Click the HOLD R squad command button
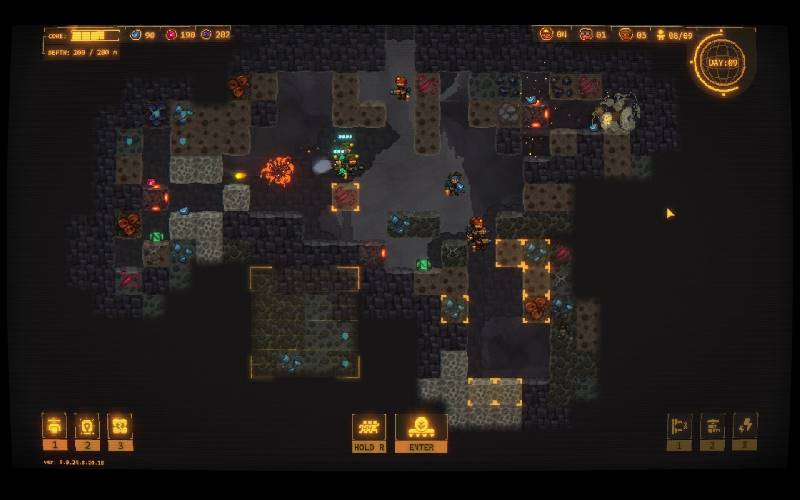 369,430
